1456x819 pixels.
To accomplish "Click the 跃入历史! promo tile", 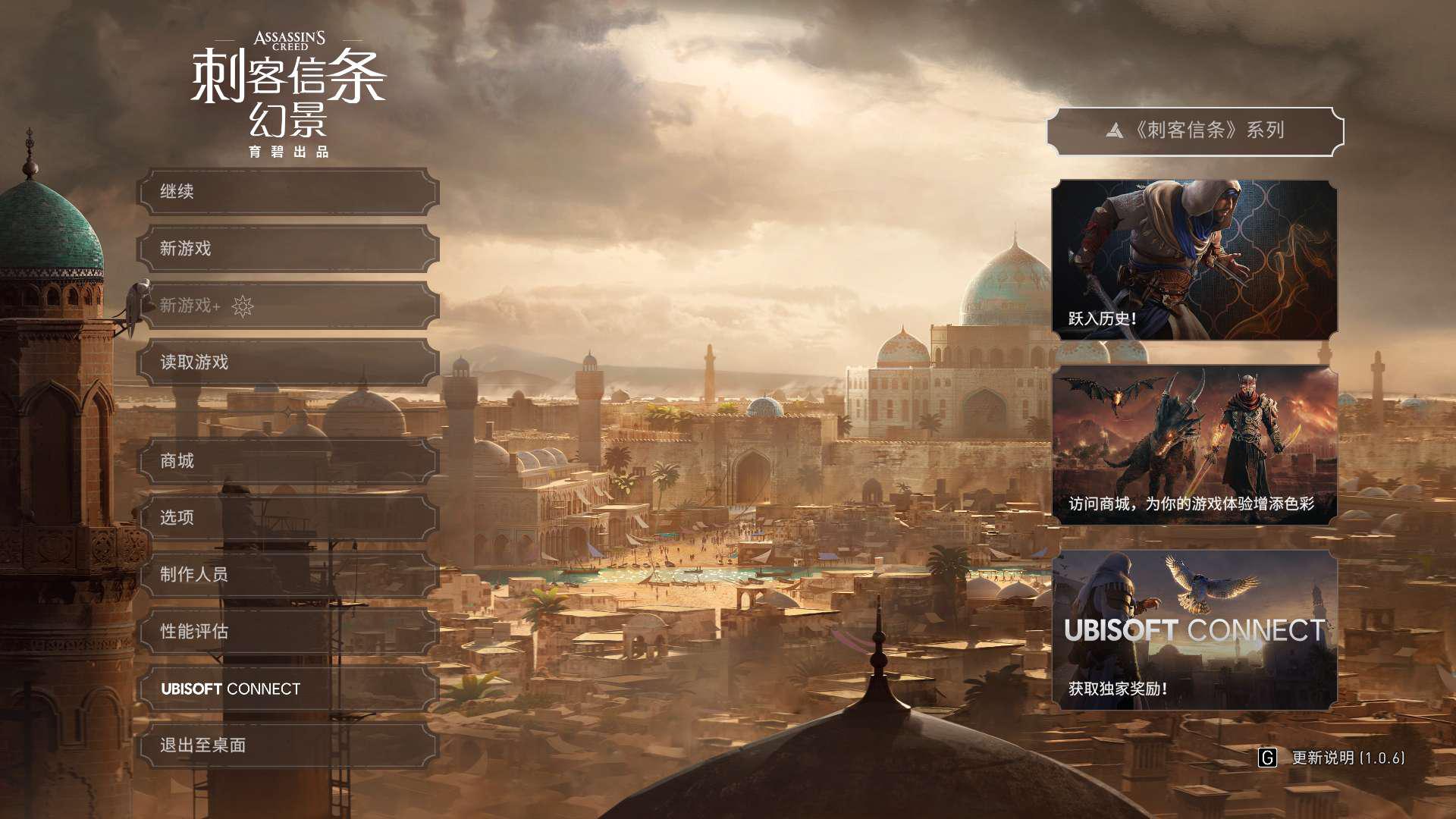I will tap(1194, 259).
